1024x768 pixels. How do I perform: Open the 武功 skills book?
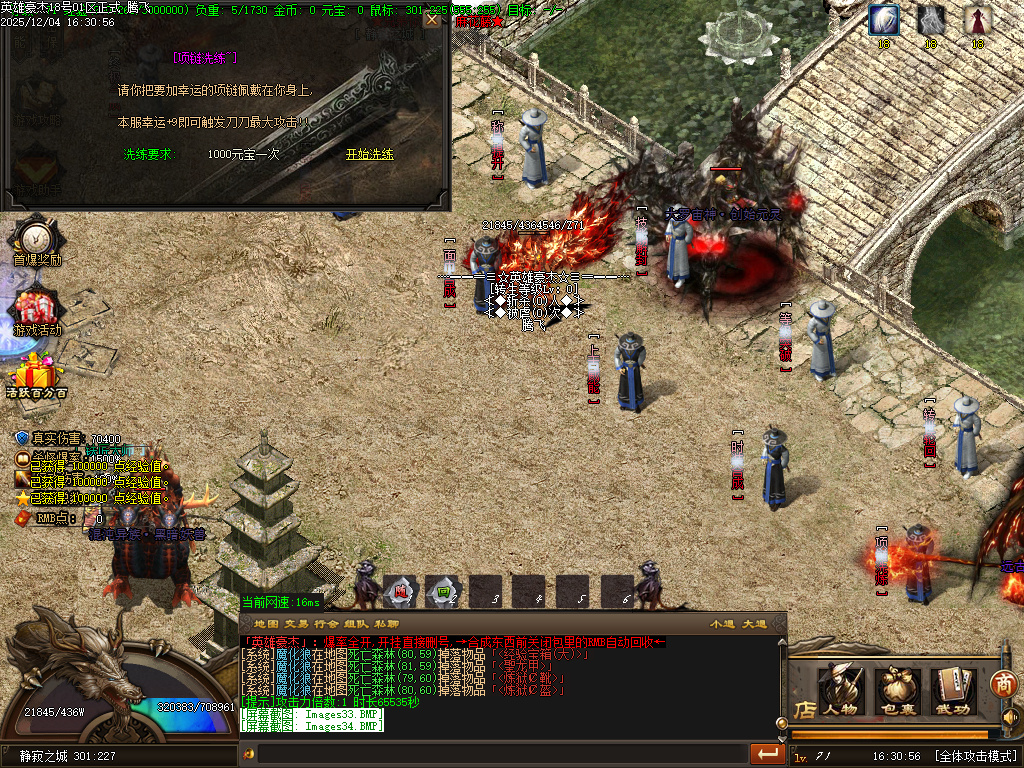(x=954, y=690)
